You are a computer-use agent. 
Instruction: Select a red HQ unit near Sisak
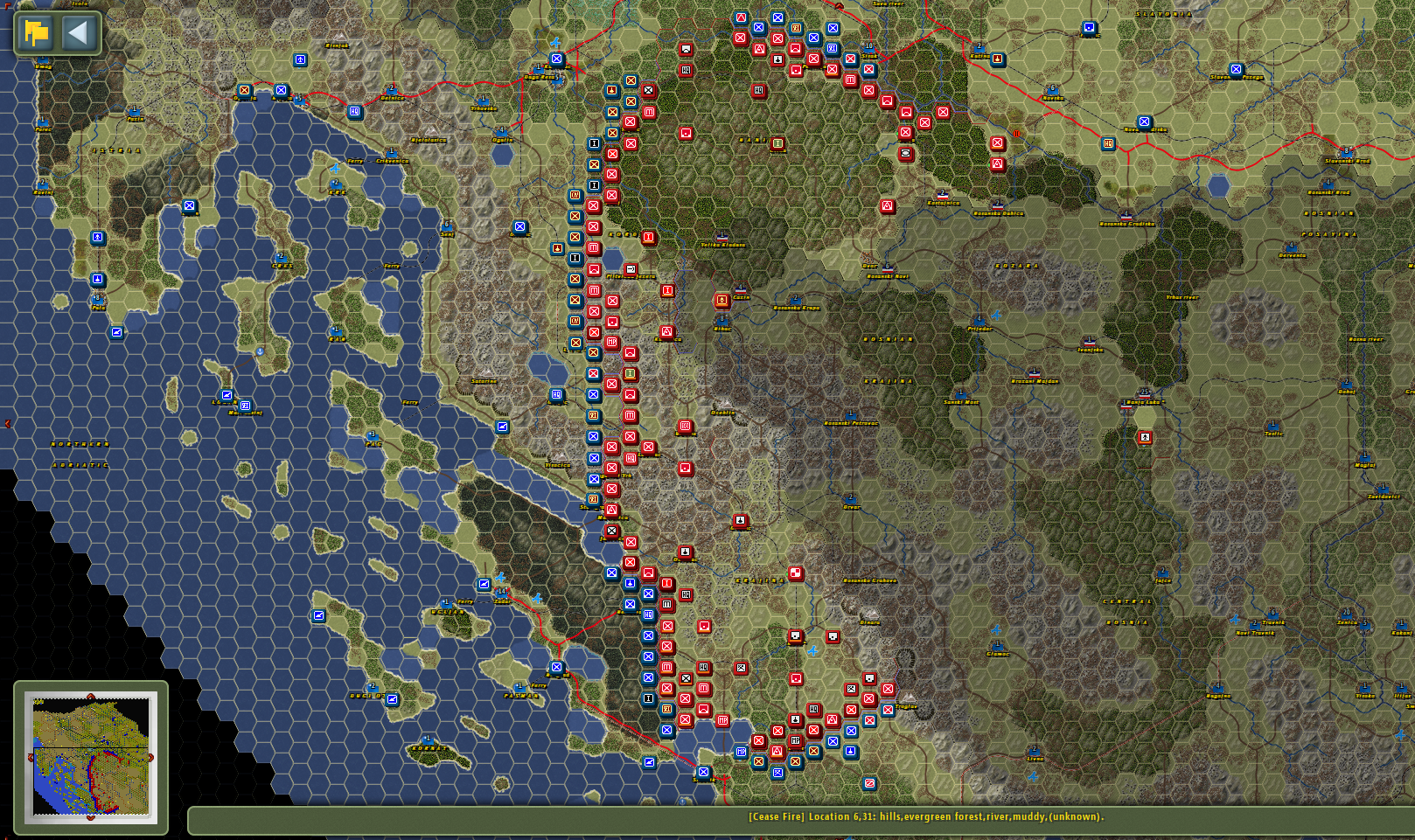(x=759, y=90)
